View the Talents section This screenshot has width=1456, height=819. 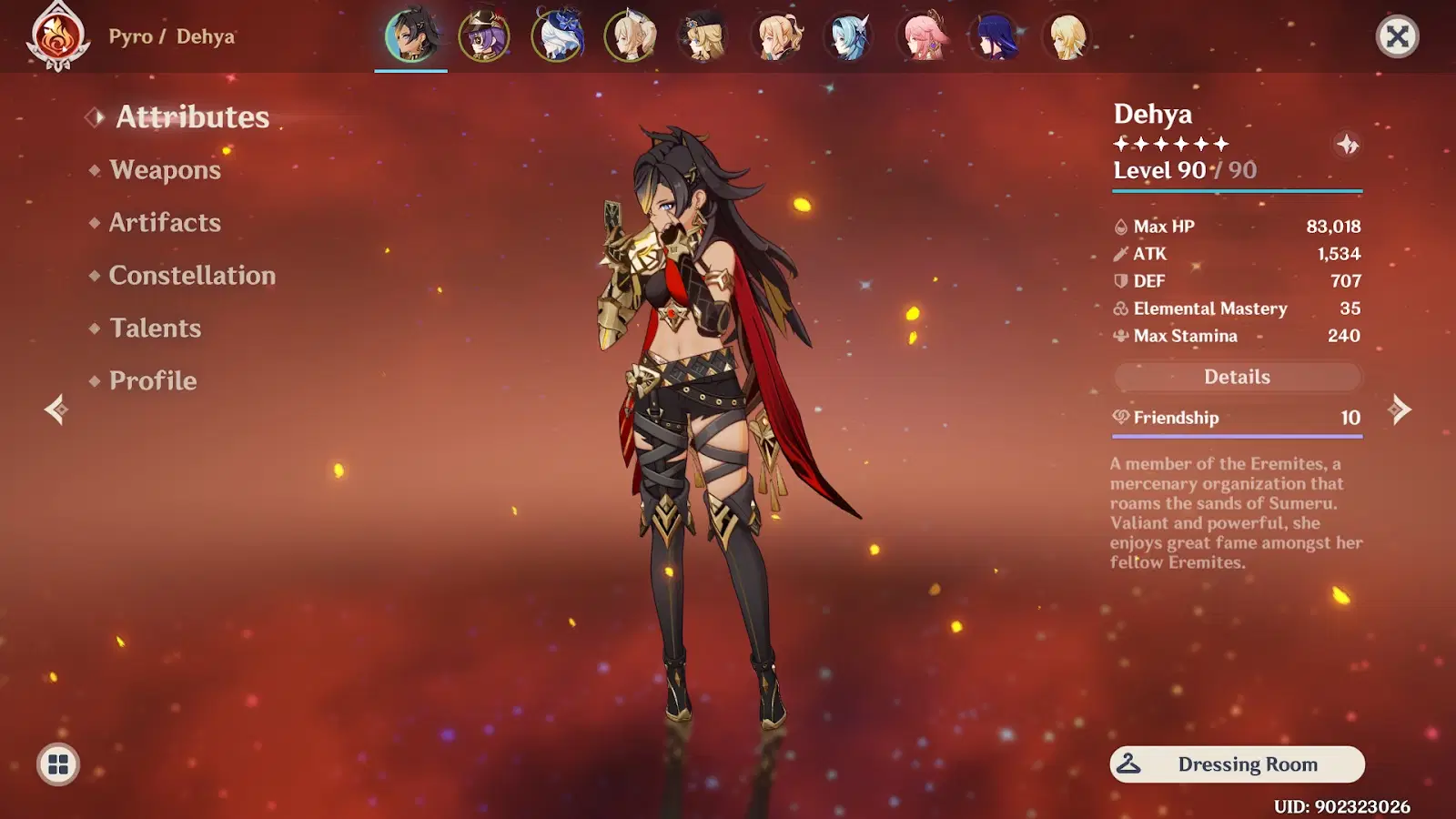(155, 329)
